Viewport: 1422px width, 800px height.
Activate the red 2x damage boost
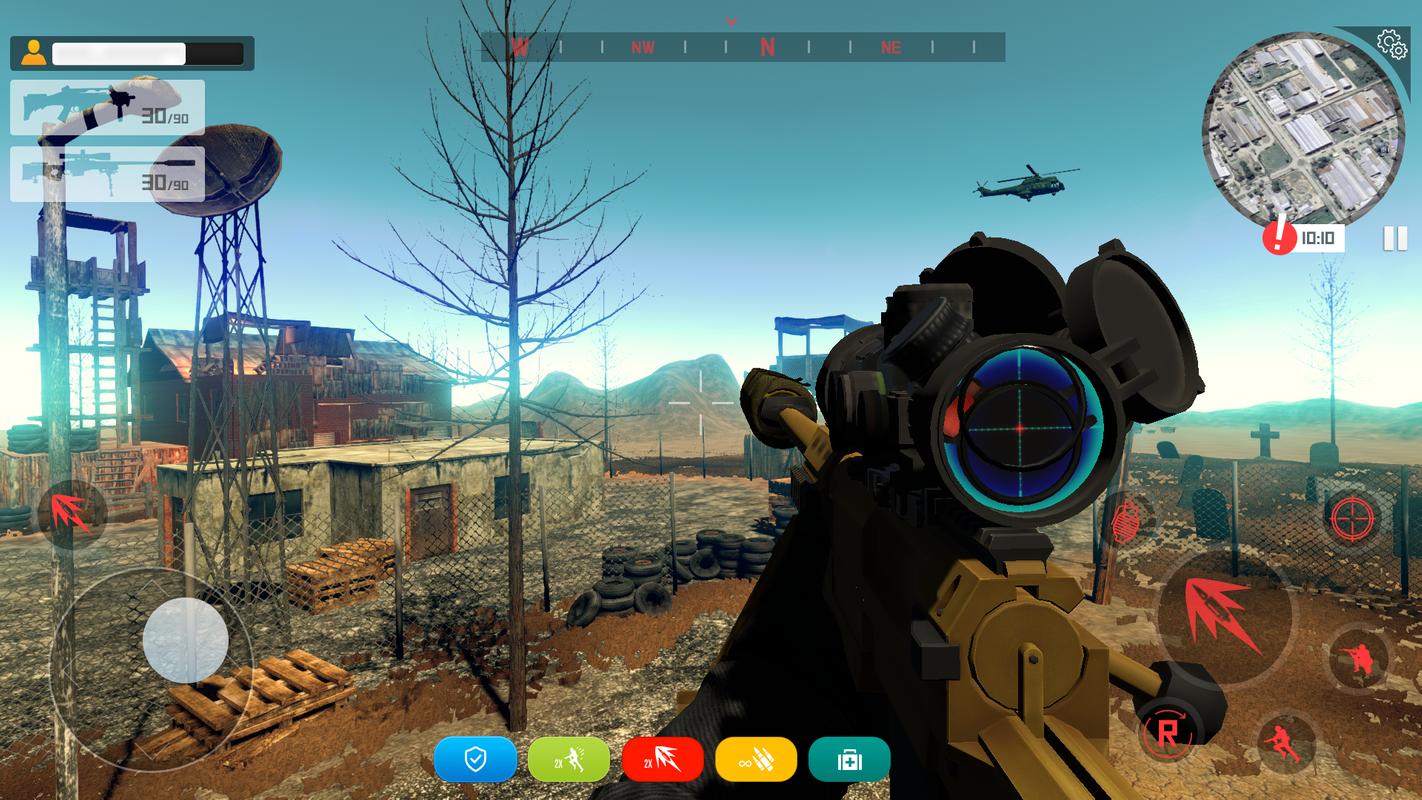pos(663,759)
